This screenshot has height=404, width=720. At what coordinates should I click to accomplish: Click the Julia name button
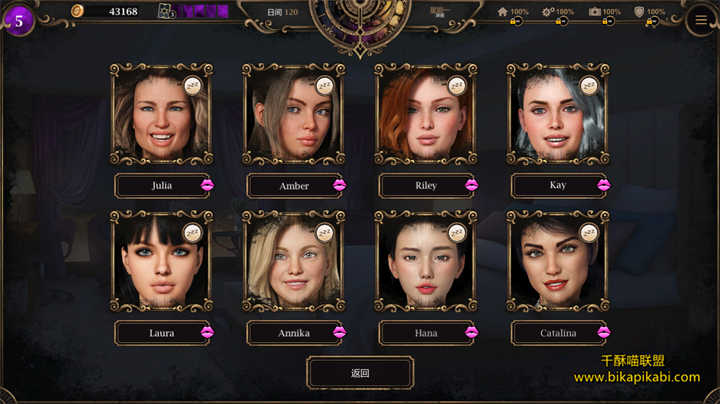coord(162,186)
